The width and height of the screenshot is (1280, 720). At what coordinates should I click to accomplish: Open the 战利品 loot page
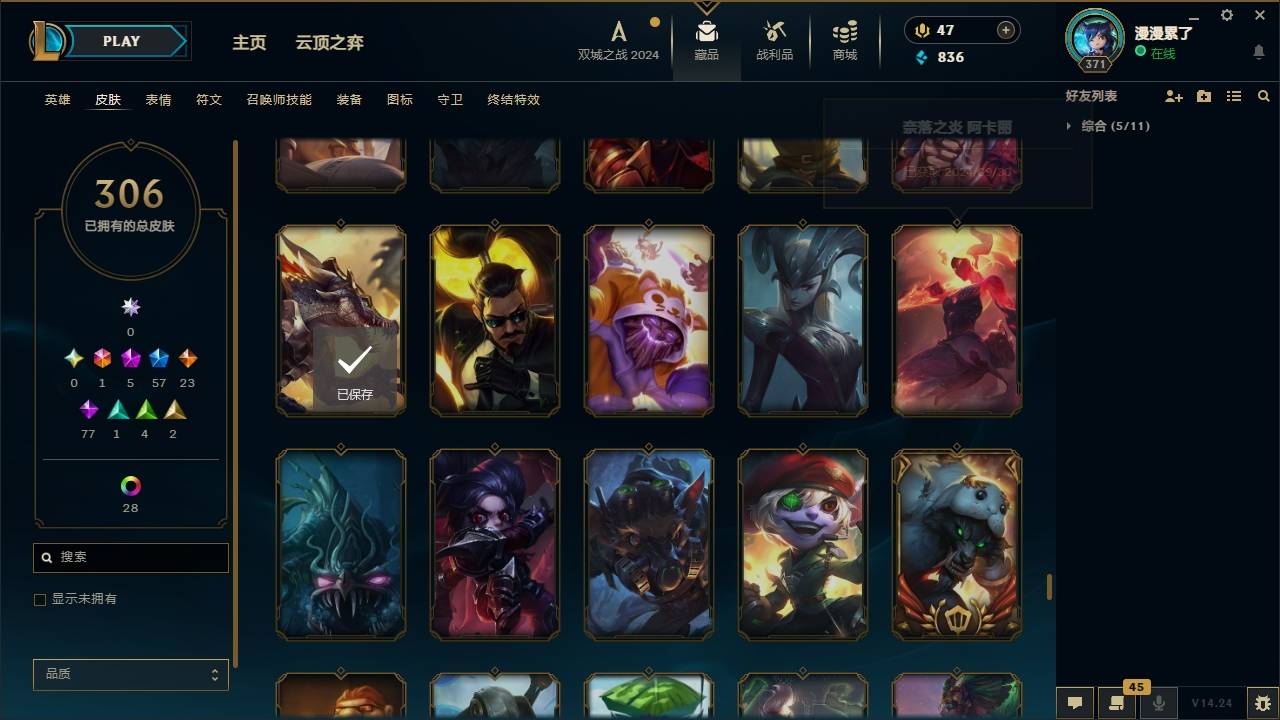click(x=775, y=40)
